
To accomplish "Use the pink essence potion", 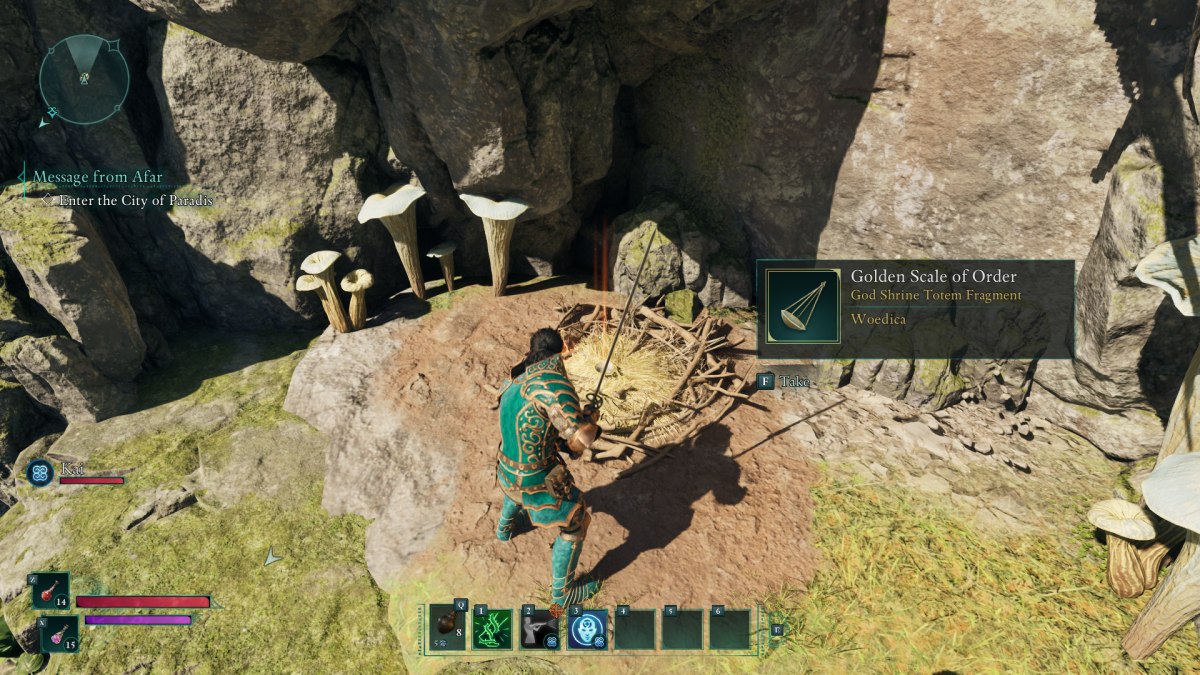I will point(59,634).
